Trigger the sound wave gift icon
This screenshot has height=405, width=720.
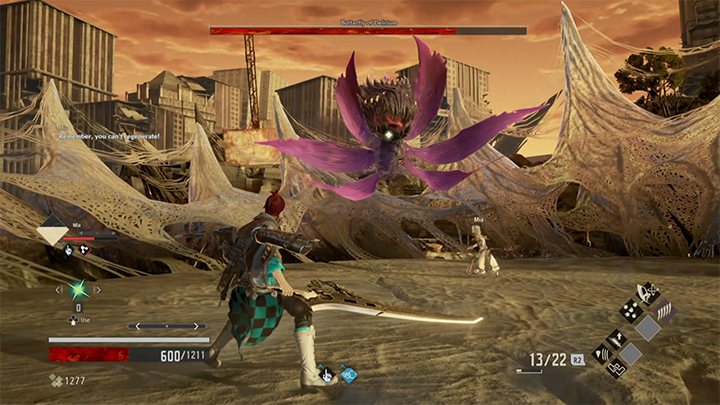[x=602, y=353]
